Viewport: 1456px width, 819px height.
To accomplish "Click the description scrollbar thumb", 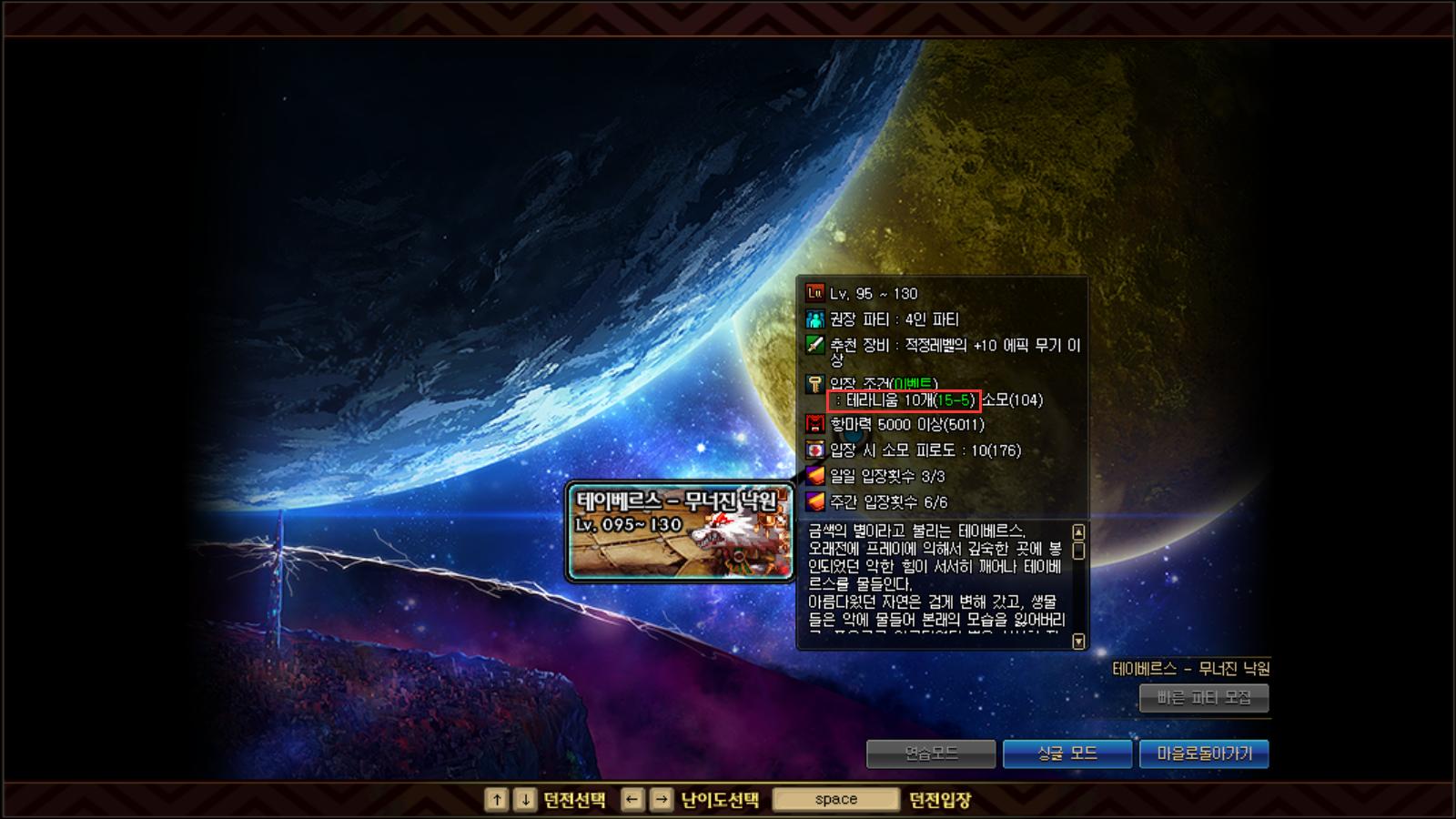I will [x=1079, y=549].
